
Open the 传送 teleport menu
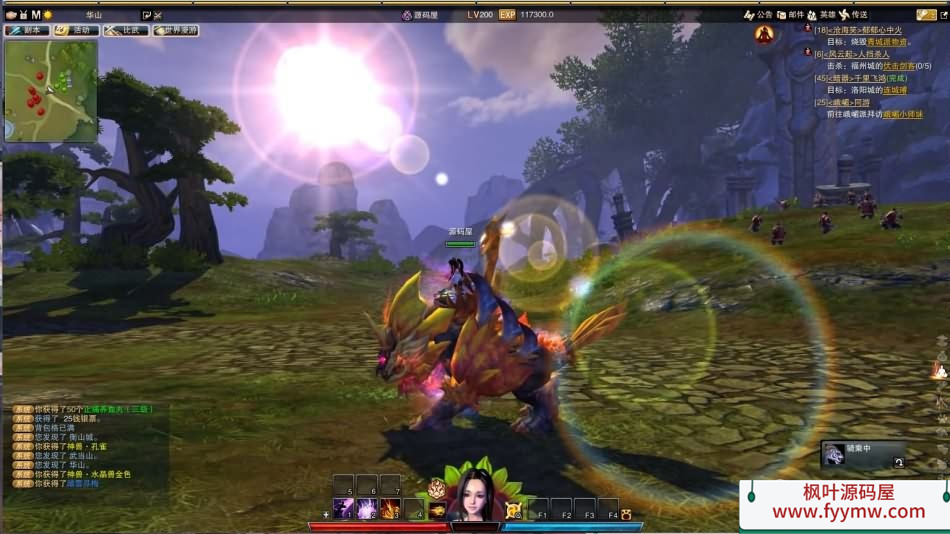pyautogui.click(x=853, y=15)
